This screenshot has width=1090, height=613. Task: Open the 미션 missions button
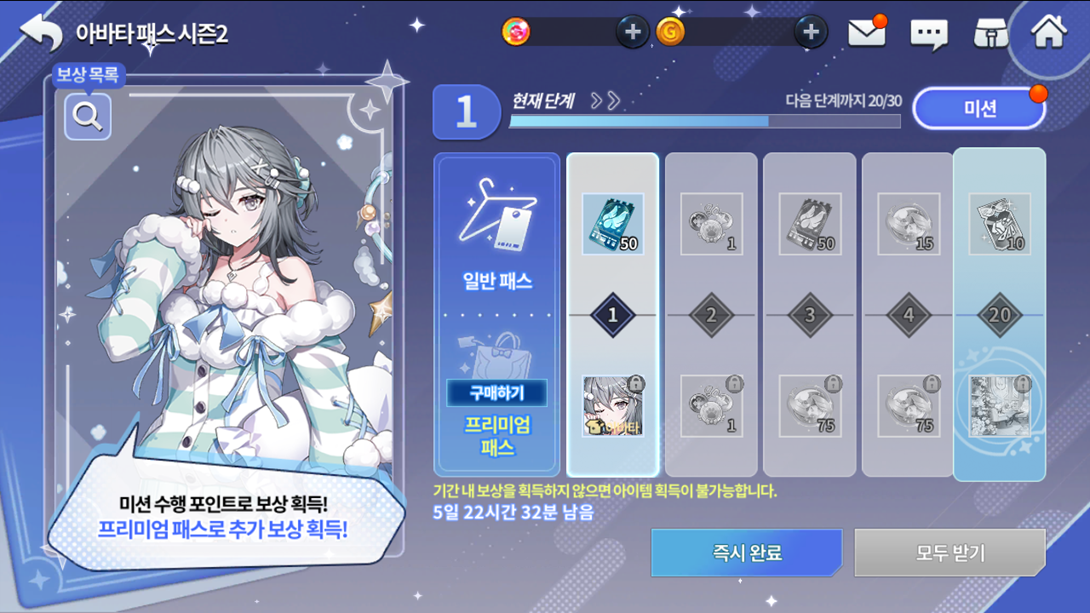pyautogui.click(x=979, y=108)
